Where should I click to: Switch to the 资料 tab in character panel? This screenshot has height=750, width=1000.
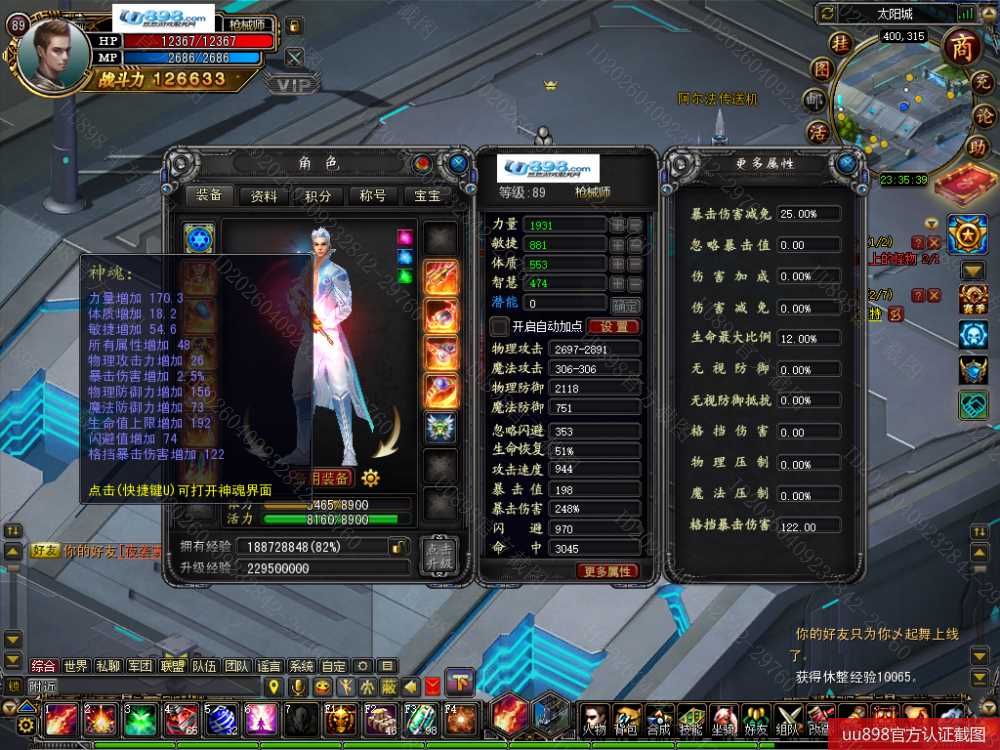pos(265,196)
